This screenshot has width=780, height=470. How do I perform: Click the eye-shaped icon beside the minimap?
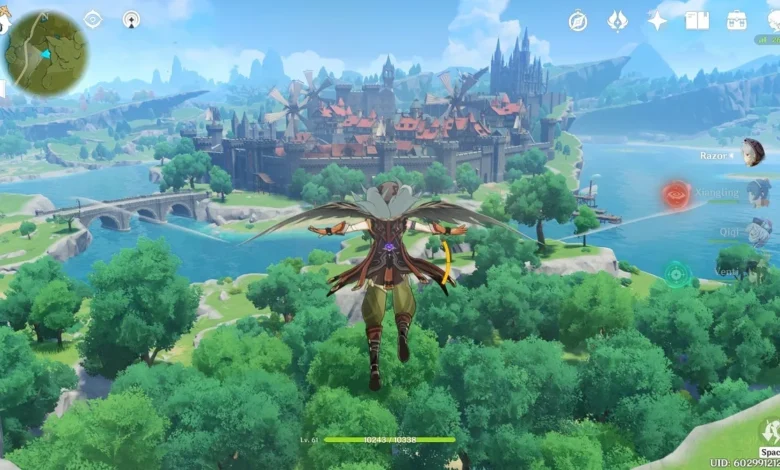pyautogui.click(x=93, y=19)
